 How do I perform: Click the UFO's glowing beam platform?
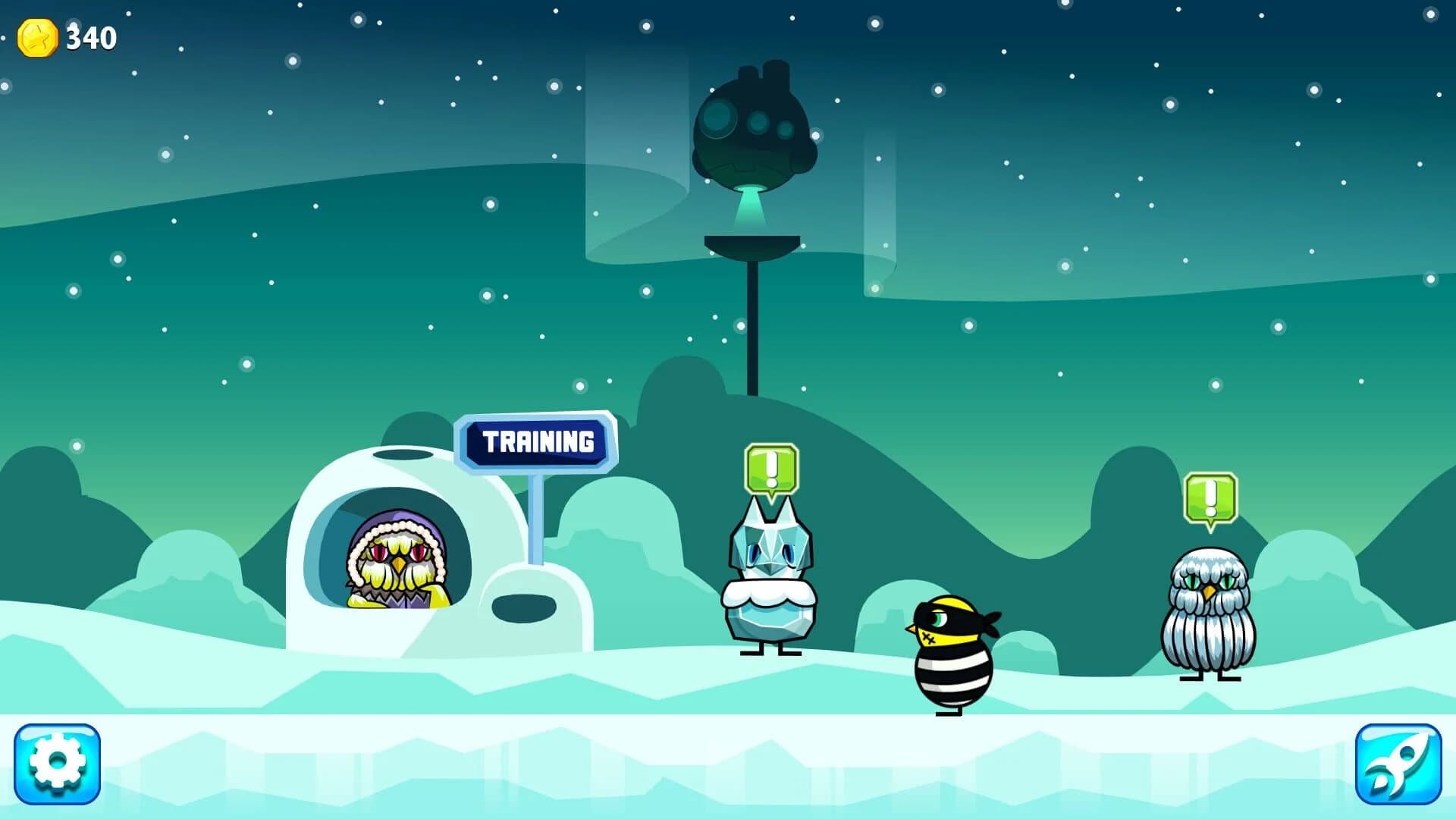(751, 243)
